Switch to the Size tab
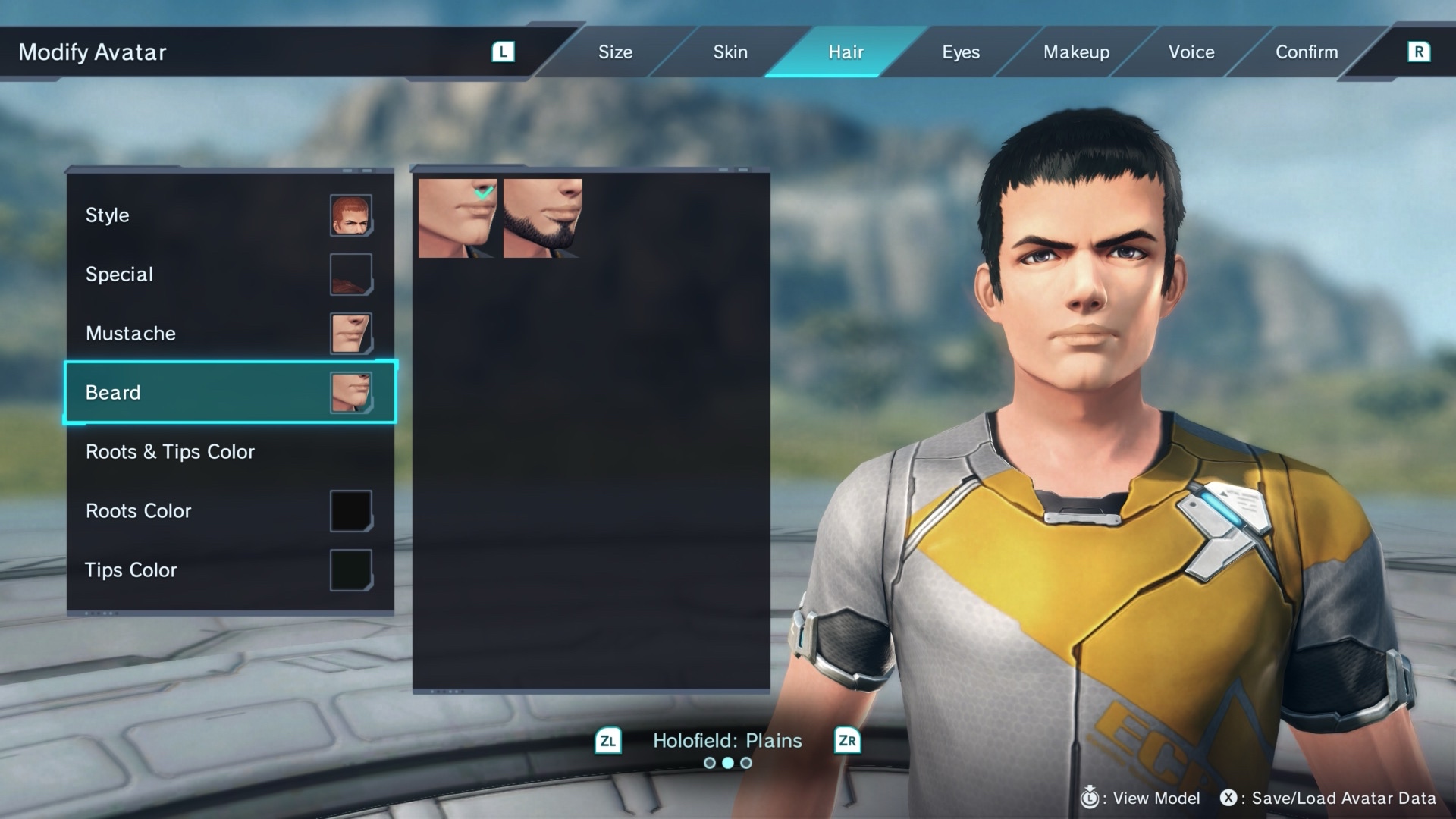1456x819 pixels. [x=615, y=52]
